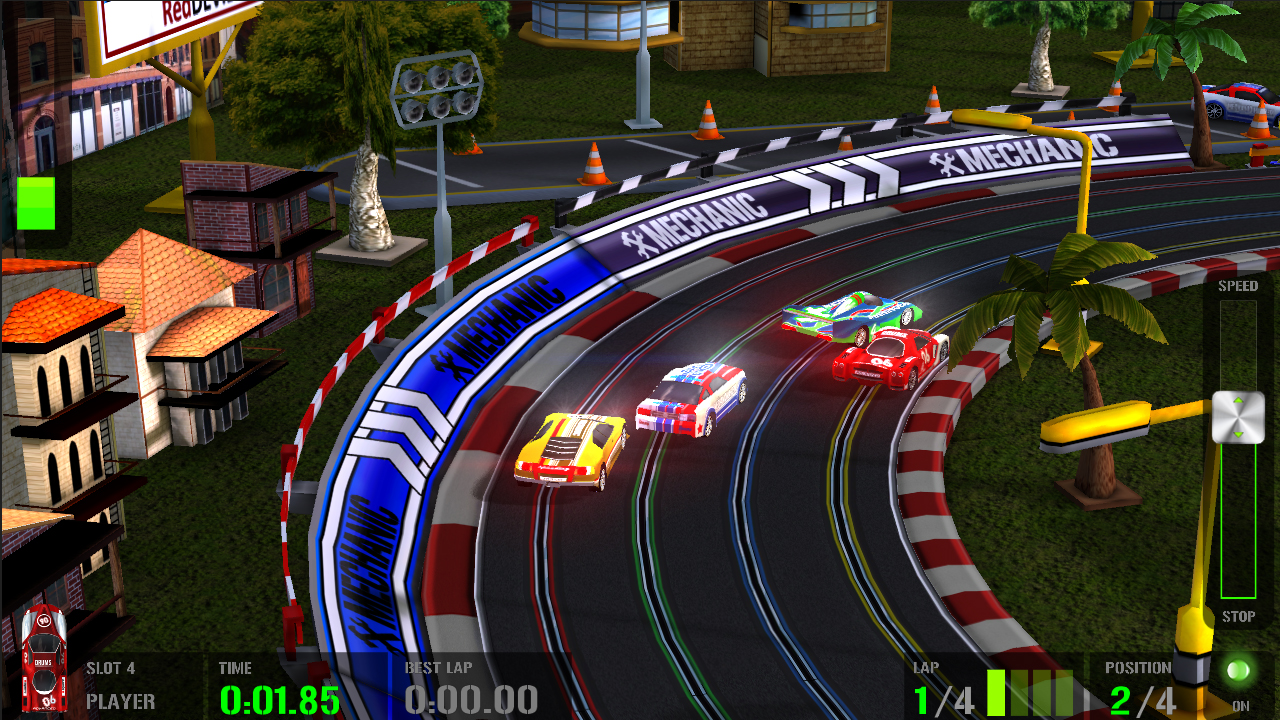Click the SPEED label above the throttle
The height and width of the screenshot is (720, 1280).
coord(1240,286)
